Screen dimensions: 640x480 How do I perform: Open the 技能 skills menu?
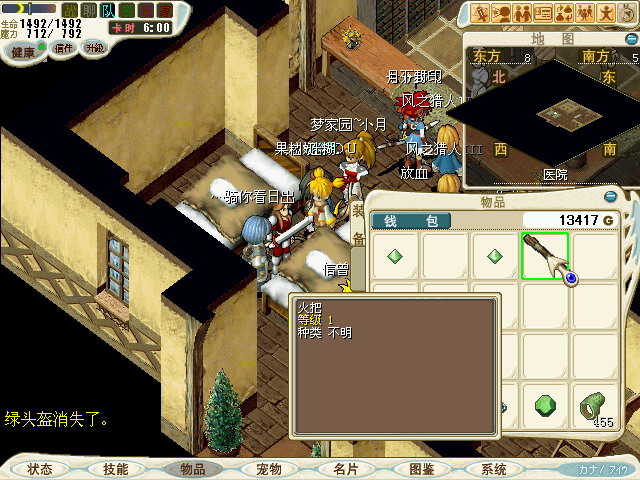pos(115,468)
